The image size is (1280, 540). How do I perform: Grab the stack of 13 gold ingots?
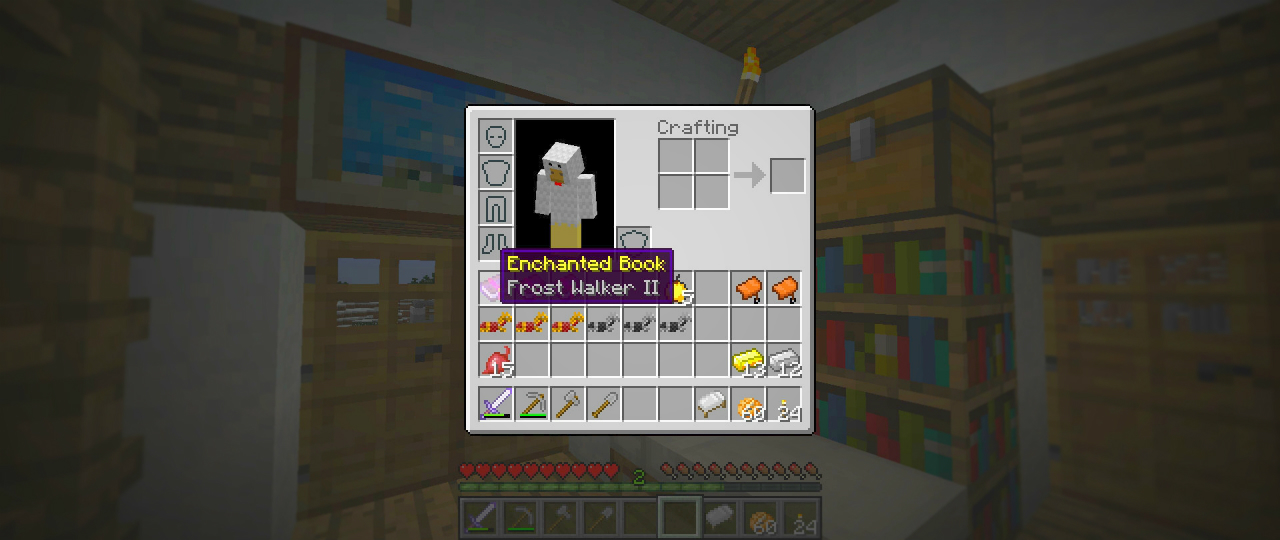coord(748,361)
